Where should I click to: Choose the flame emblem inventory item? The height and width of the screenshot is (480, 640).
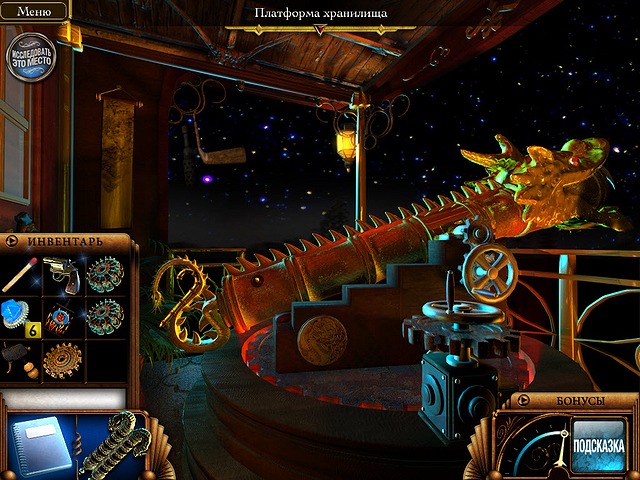[62, 318]
